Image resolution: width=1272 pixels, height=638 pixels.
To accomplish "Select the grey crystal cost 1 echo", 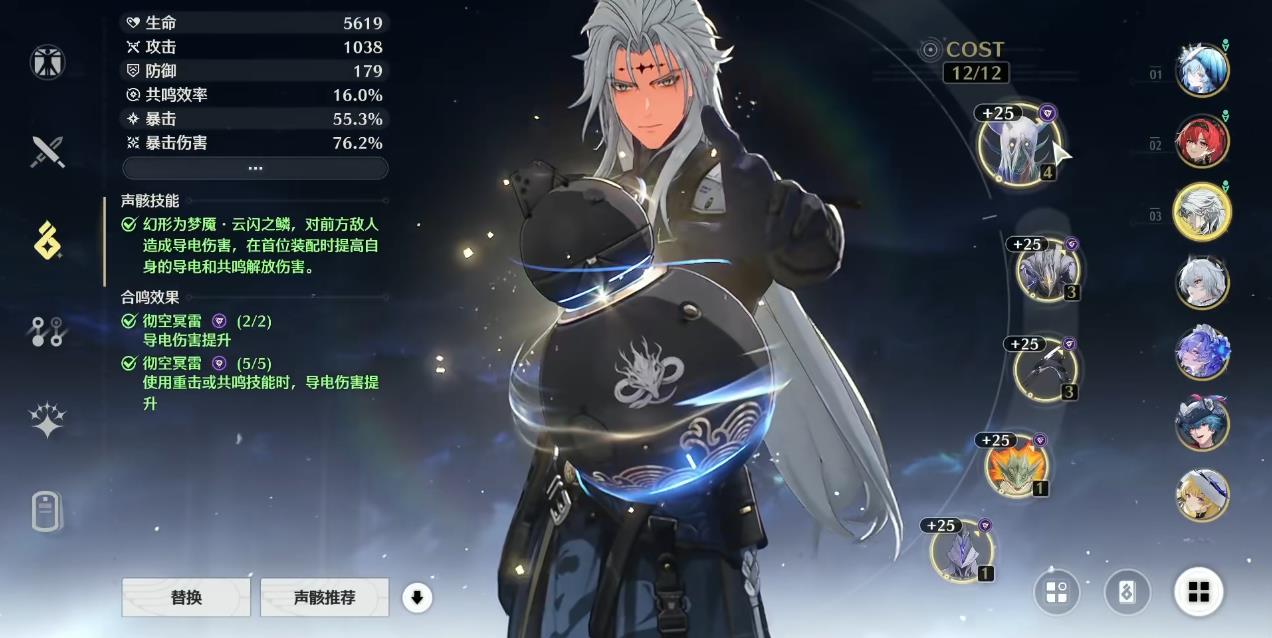I will click(x=961, y=550).
